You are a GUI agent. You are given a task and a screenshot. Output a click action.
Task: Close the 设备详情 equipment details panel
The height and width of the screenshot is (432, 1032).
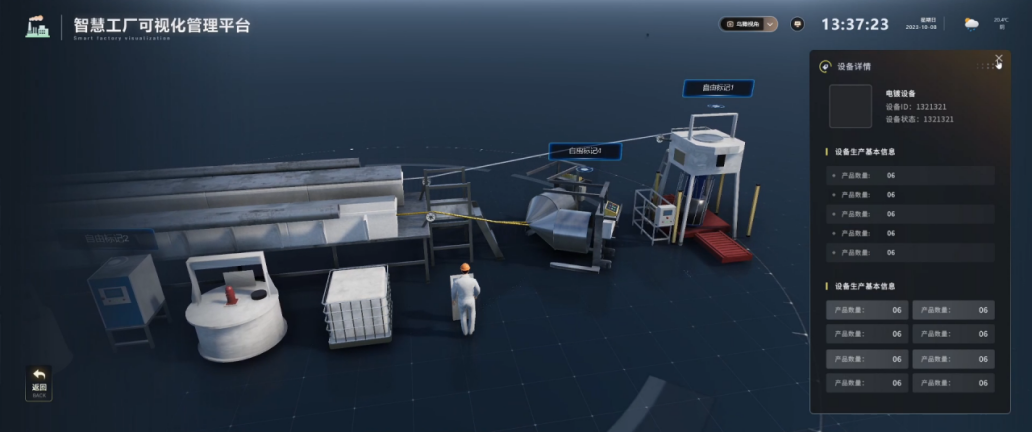pos(998,59)
